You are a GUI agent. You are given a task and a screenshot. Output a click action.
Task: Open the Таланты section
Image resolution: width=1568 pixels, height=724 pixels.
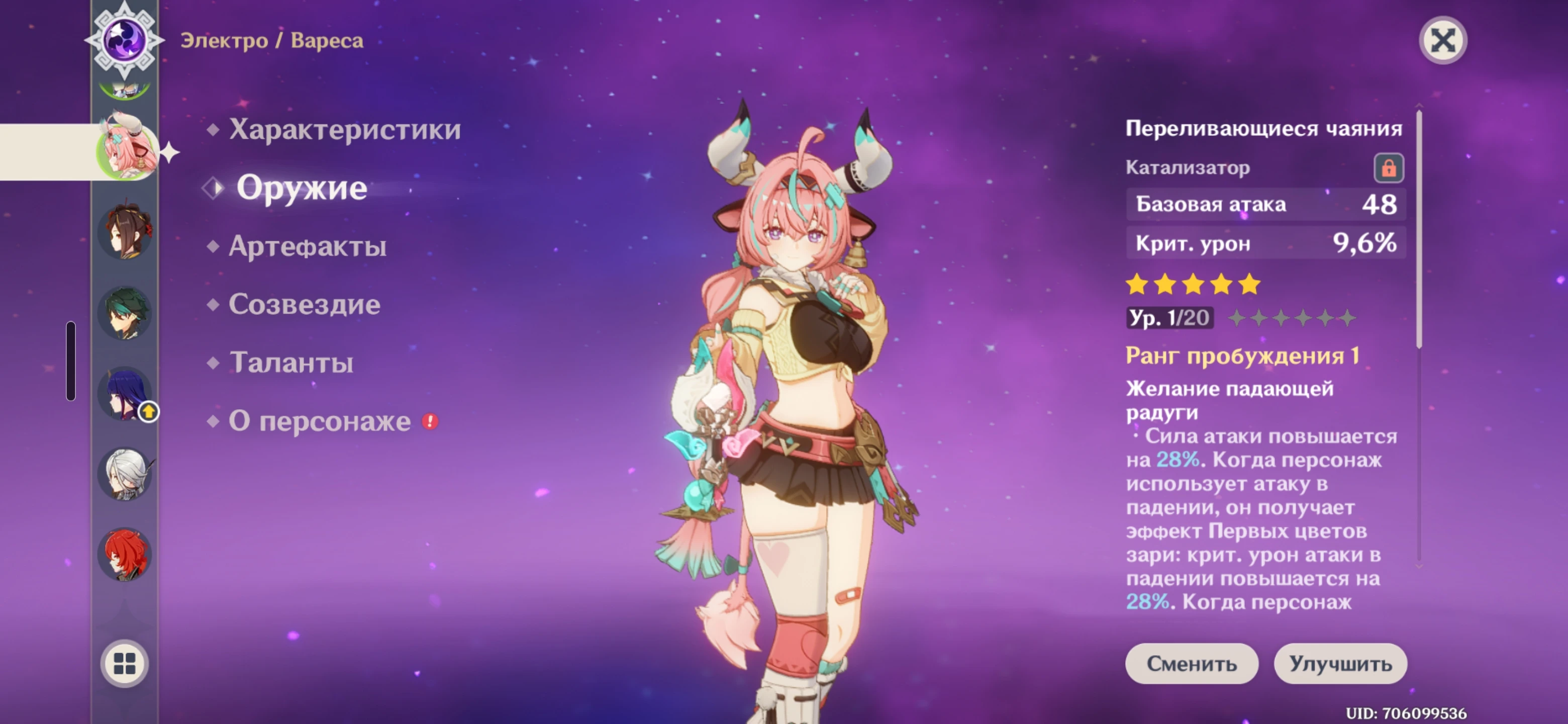pyautogui.click(x=291, y=363)
